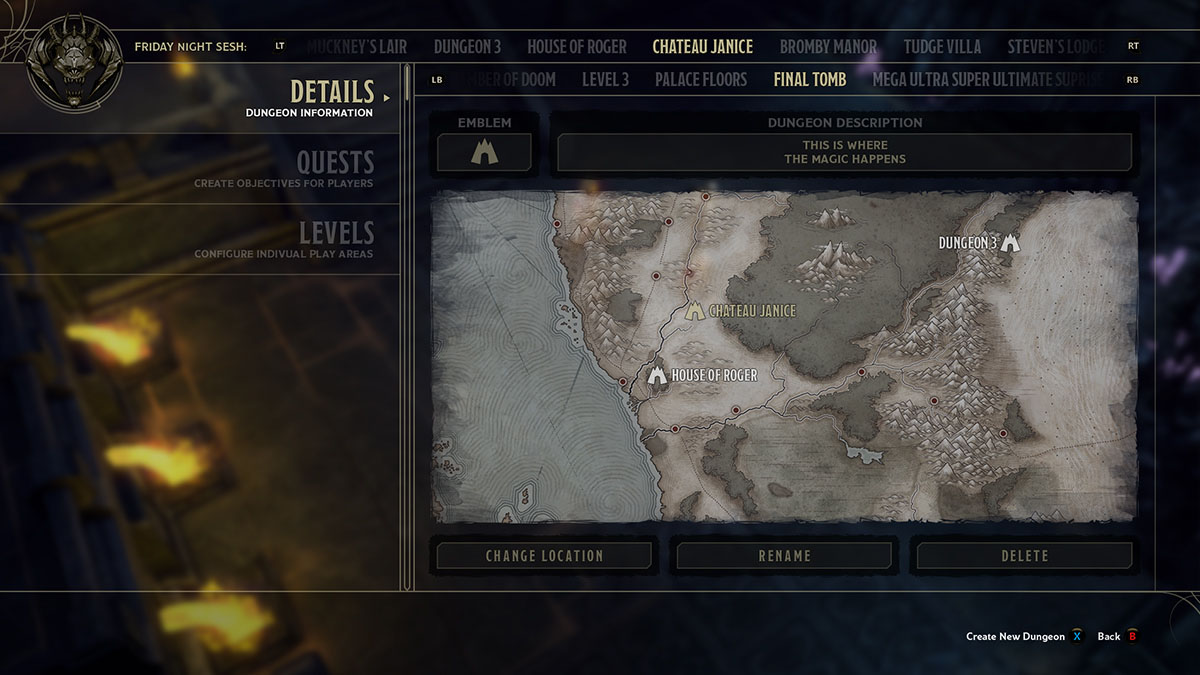Click the Change Location button
The width and height of the screenshot is (1200, 675).
(x=544, y=556)
